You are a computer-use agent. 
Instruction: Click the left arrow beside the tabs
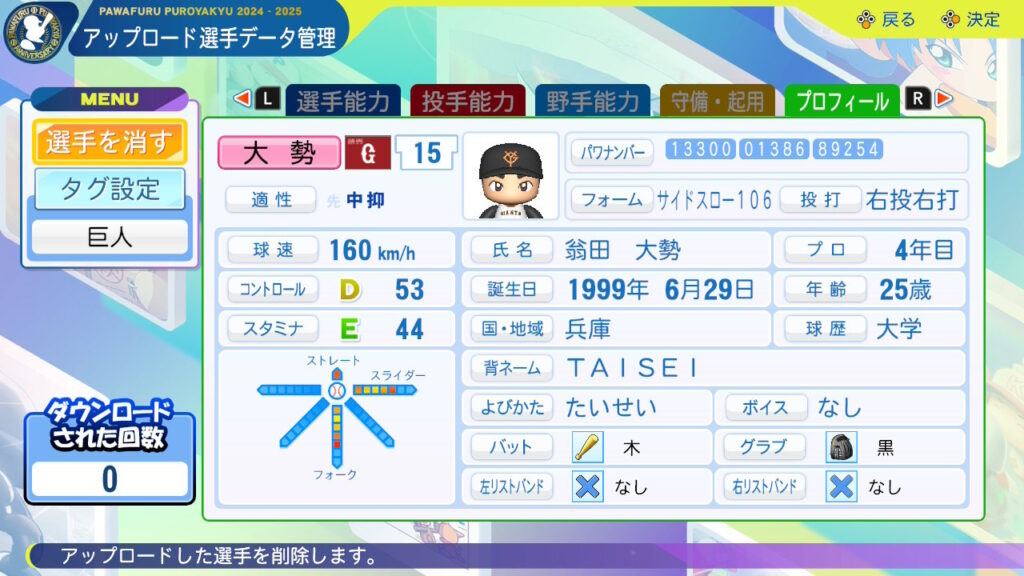coord(241,99)
